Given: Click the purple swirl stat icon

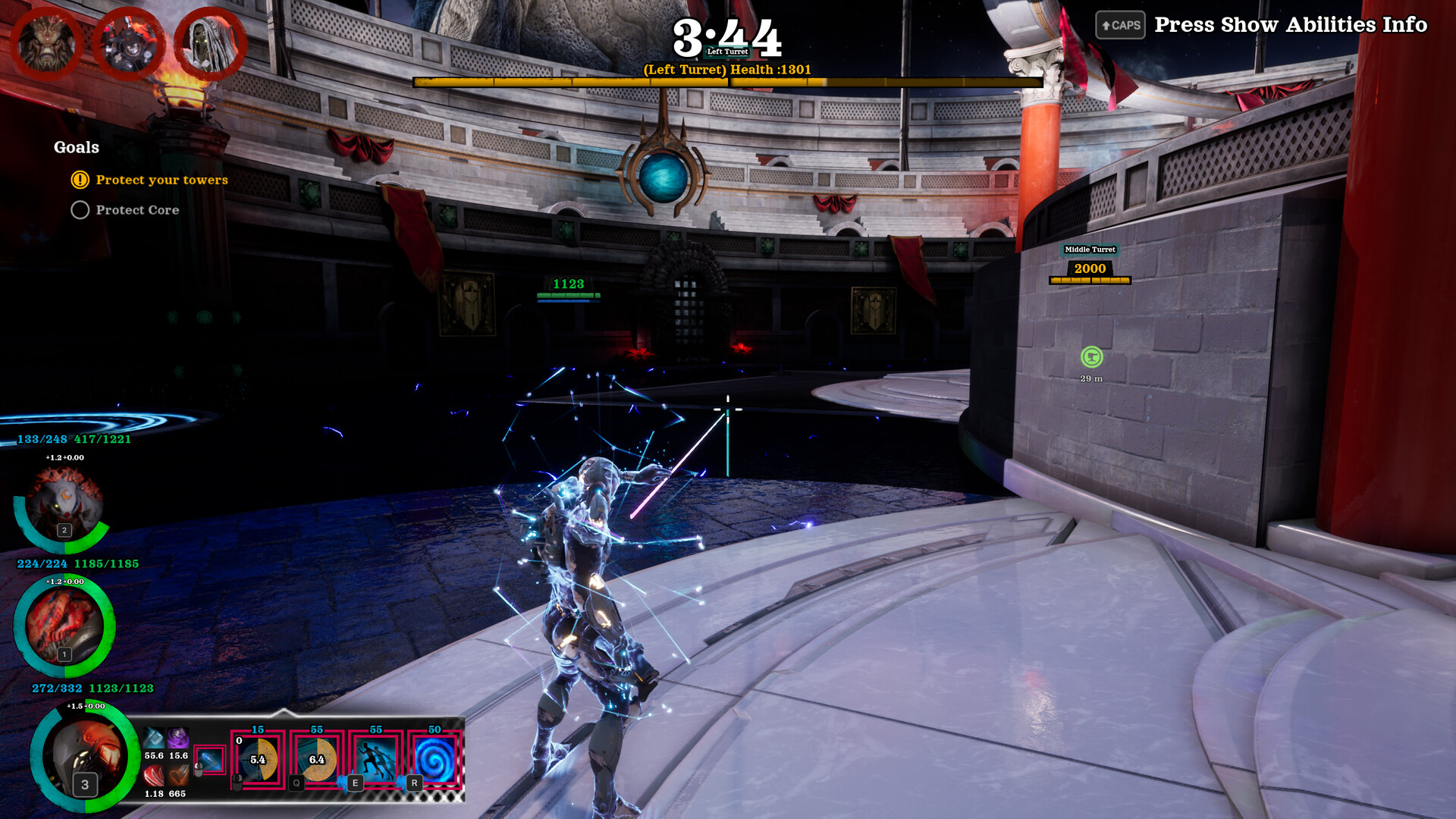Looking at the screenshot, I should pos(178,738).
